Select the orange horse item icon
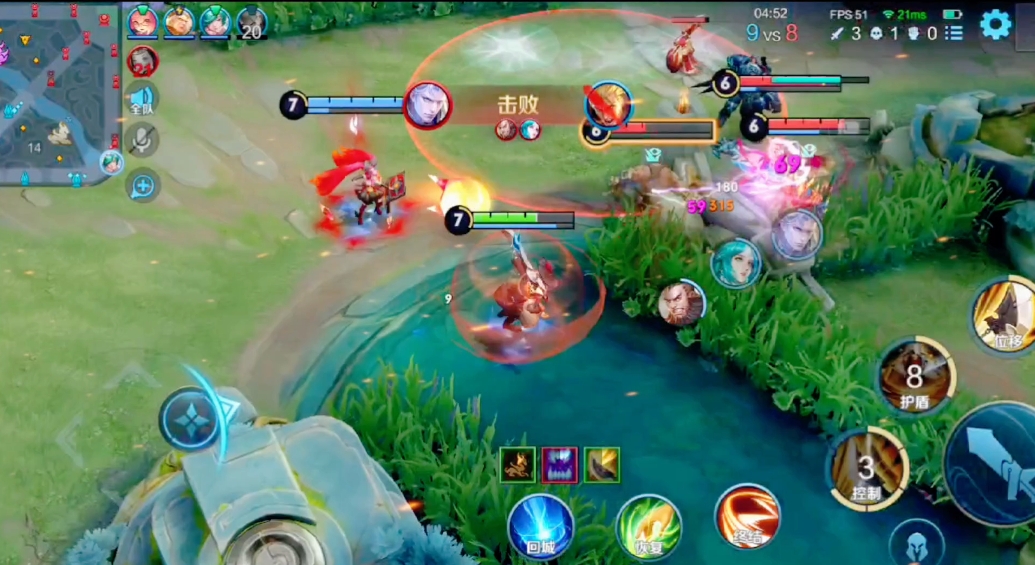This screenshot has width=1035, height=565. [517, 465]
